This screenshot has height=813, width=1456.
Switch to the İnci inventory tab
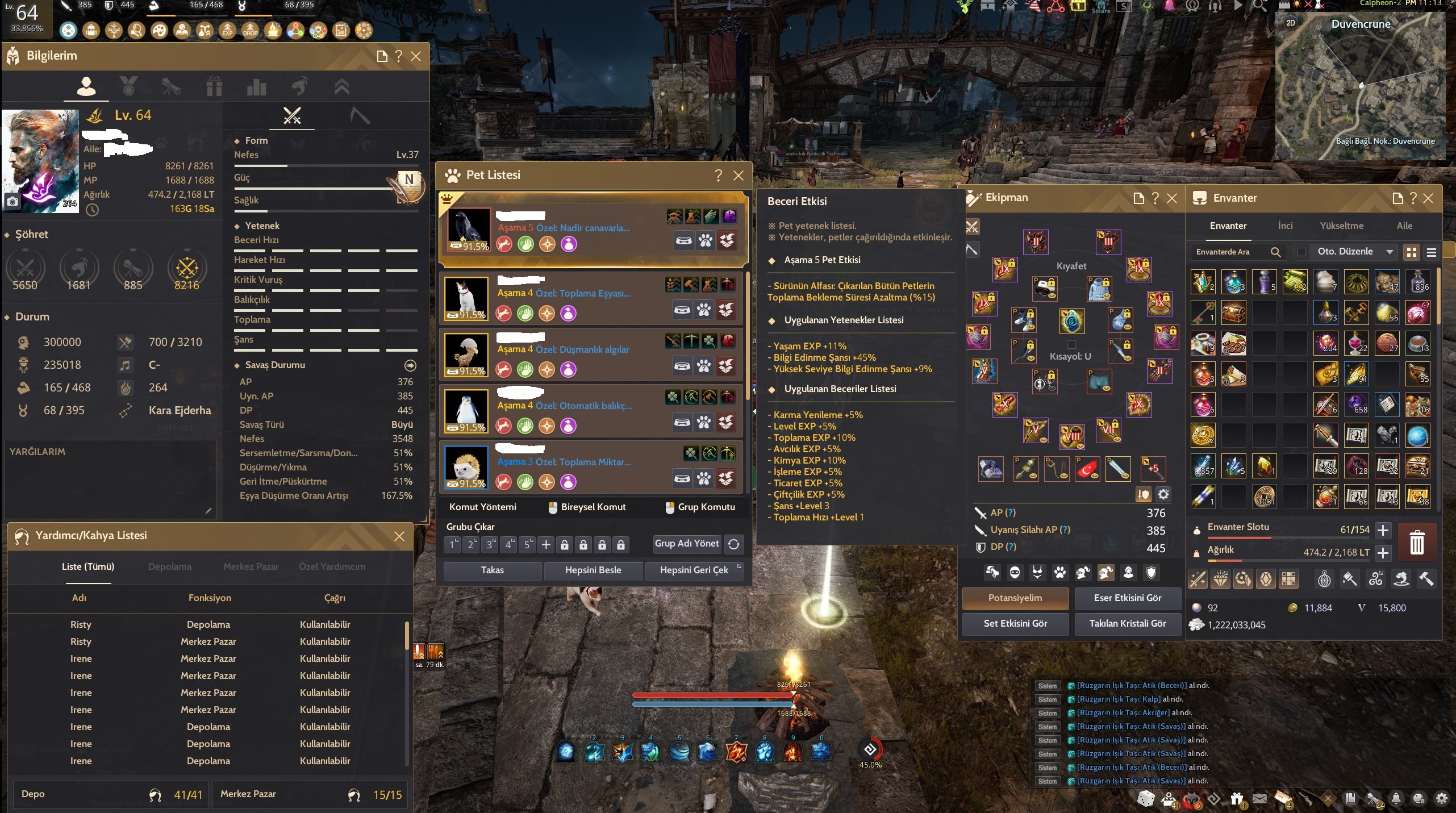click(1285, 226)
